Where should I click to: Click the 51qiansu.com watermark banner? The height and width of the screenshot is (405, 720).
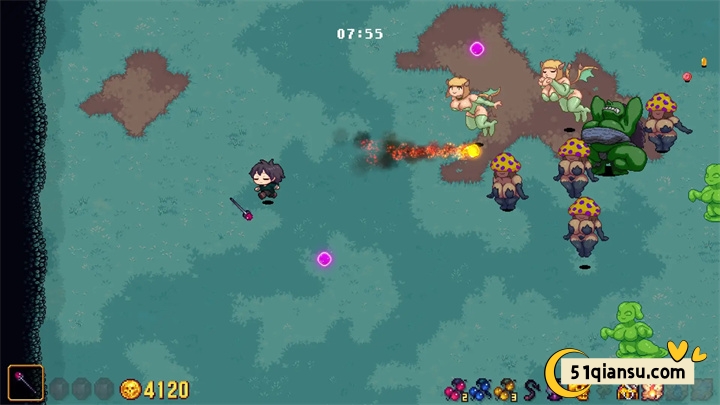(628, 371)
